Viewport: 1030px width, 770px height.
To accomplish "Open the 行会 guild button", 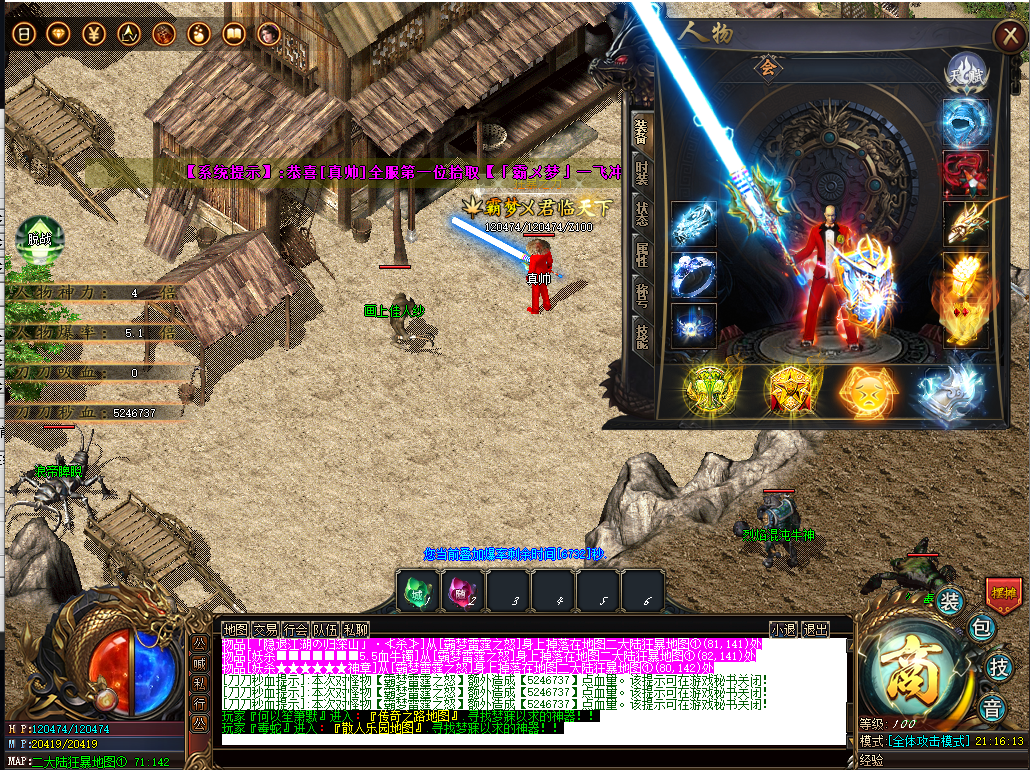I will point(295,629).
